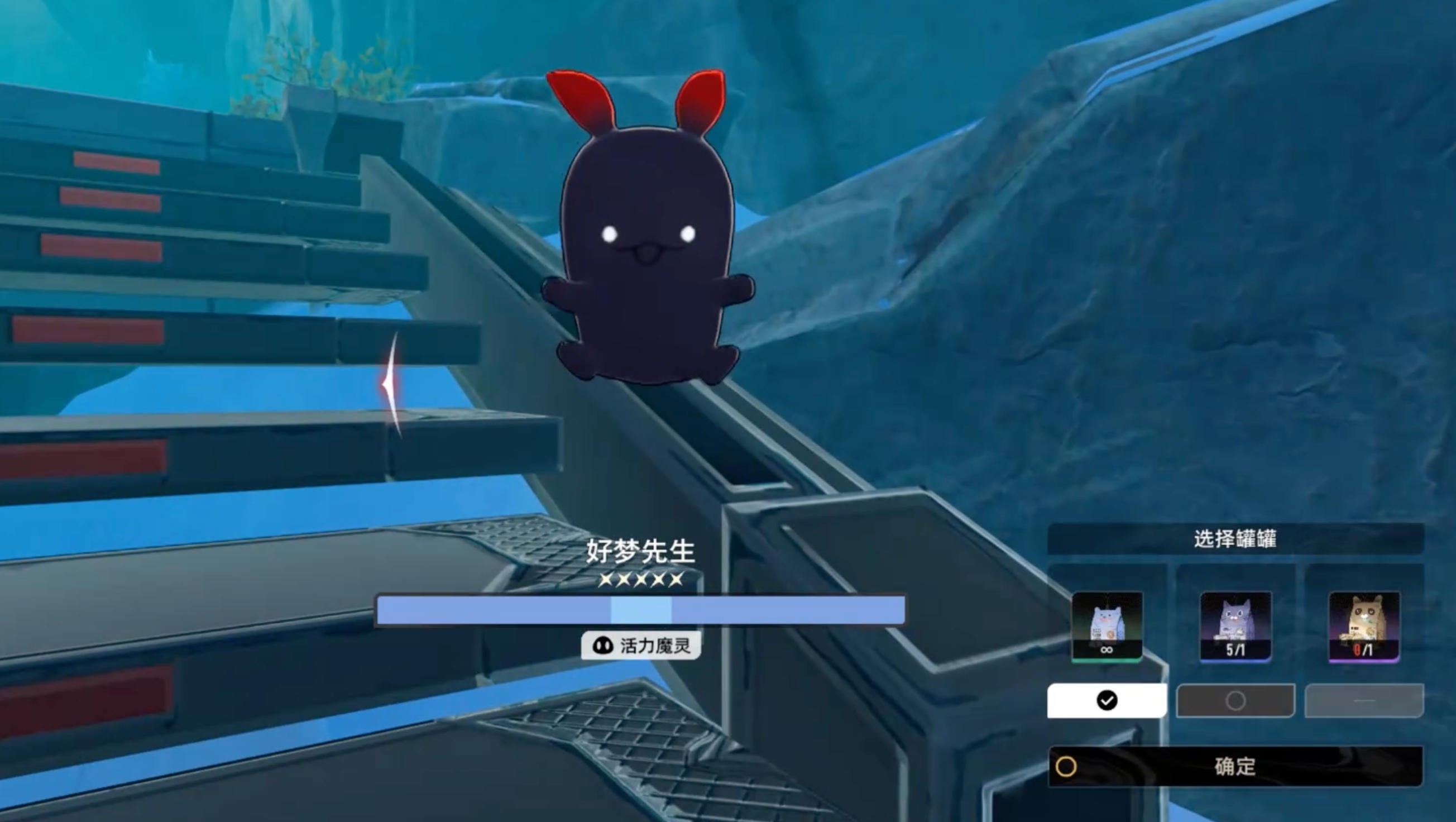Choose the purple cat can showing 5/1

pos(1235,626)
